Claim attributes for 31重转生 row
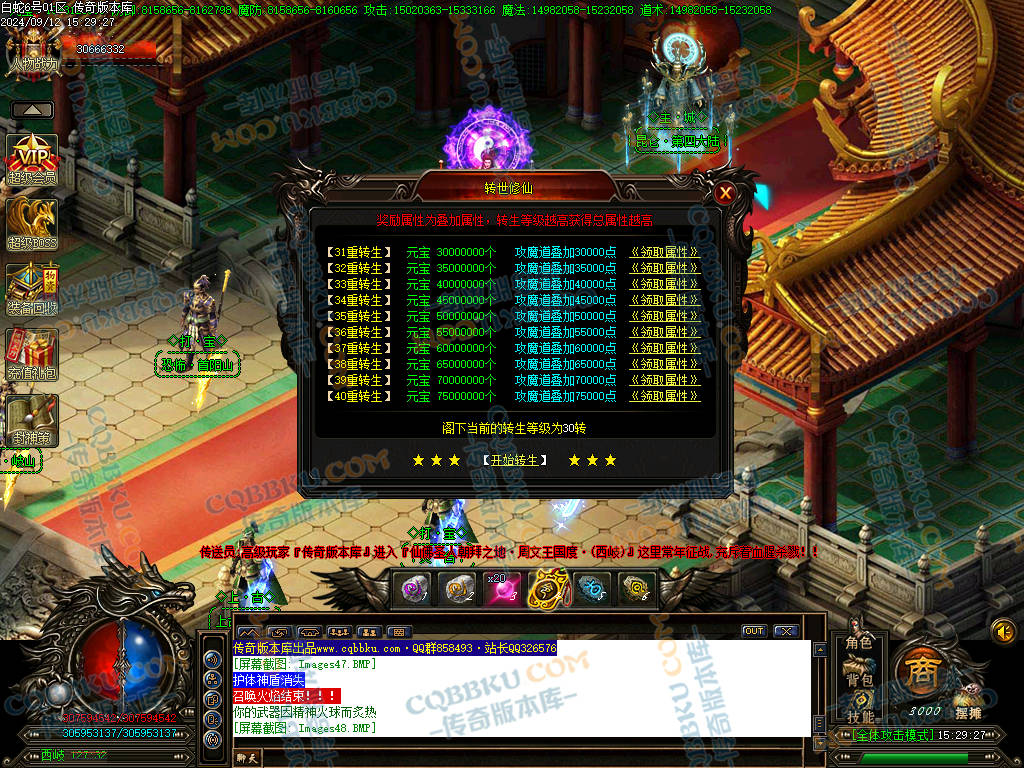 coord(664,252)
